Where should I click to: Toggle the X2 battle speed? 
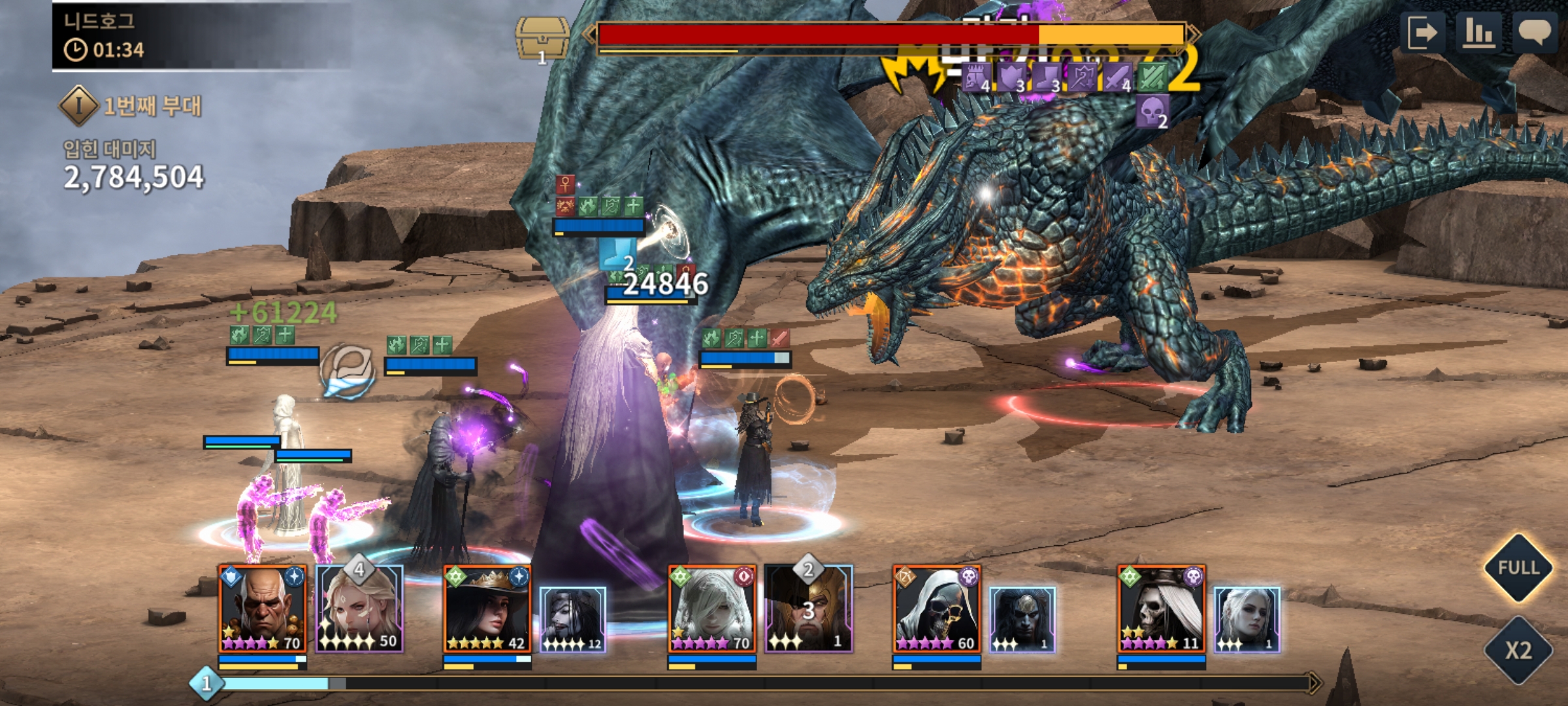[x=1518, y=650]
